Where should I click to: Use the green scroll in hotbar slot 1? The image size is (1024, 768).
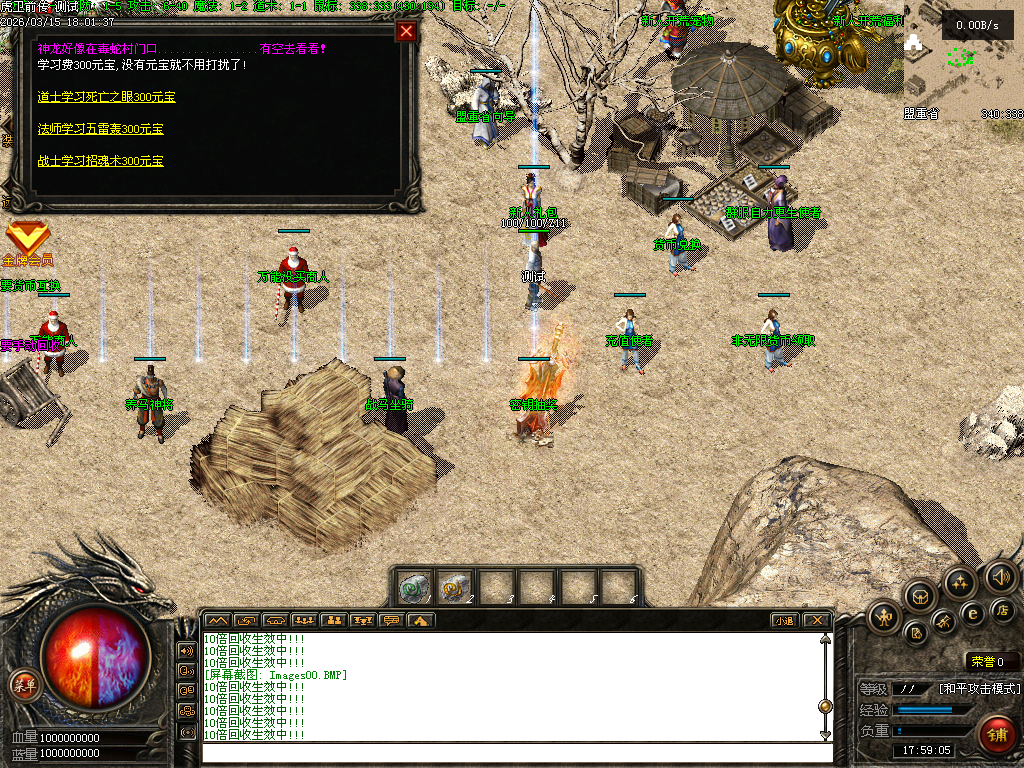tap(415, 587)
